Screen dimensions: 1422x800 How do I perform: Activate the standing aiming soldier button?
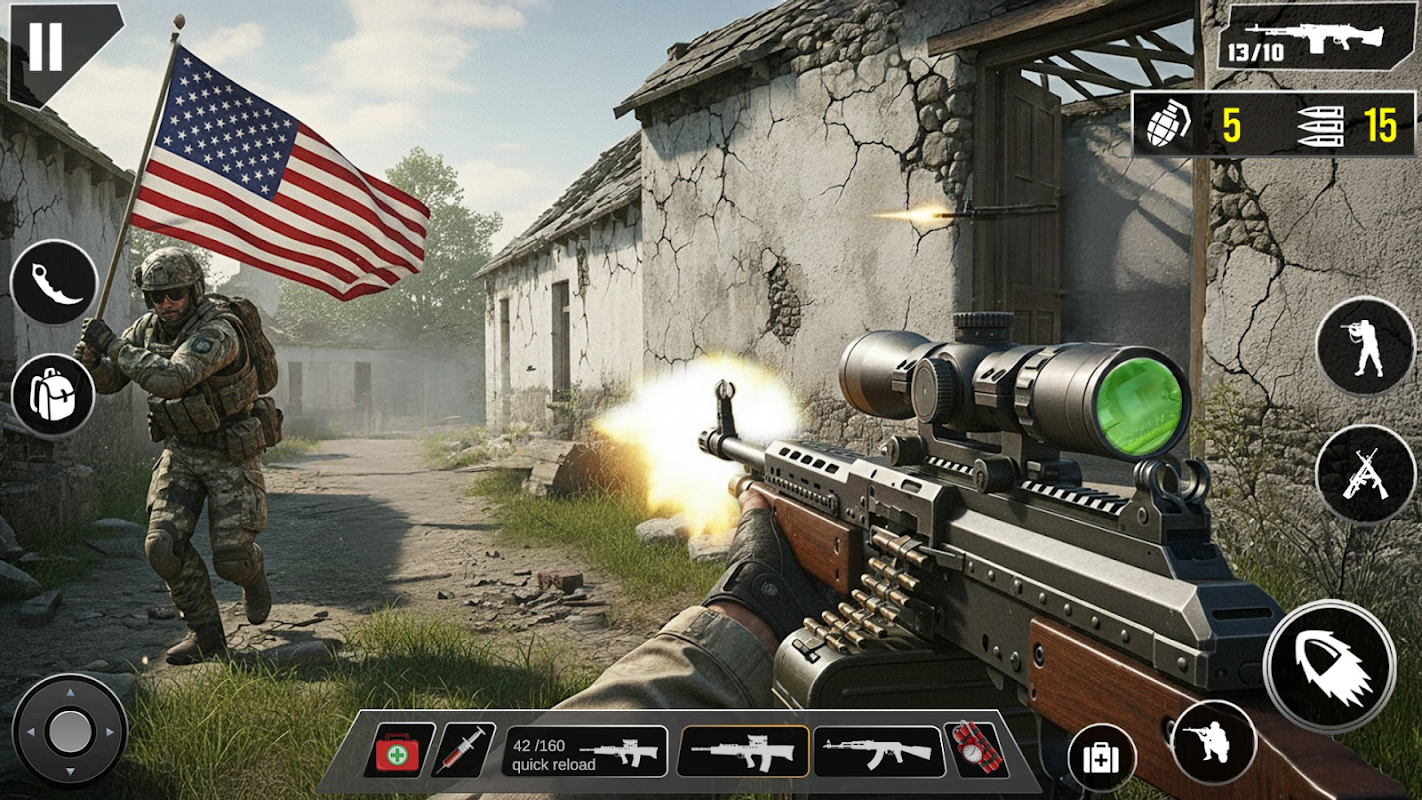coord(1365,347)
